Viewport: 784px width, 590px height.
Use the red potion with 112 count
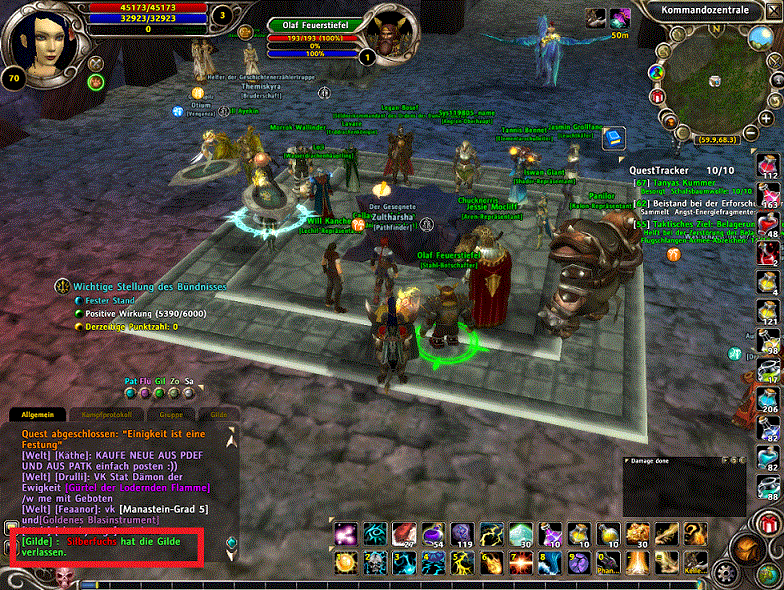[769, 166]
